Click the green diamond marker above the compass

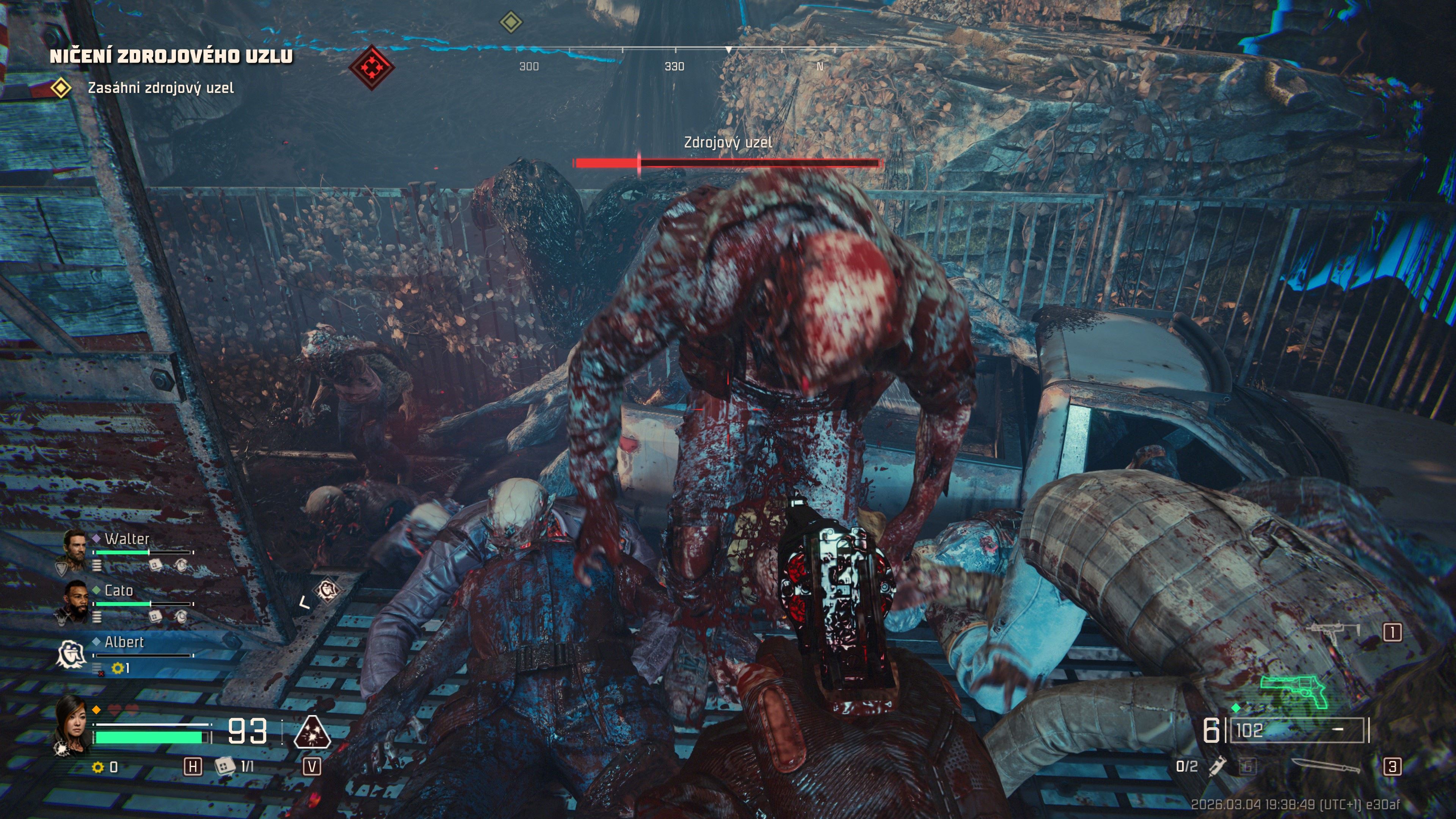[511, 23]
